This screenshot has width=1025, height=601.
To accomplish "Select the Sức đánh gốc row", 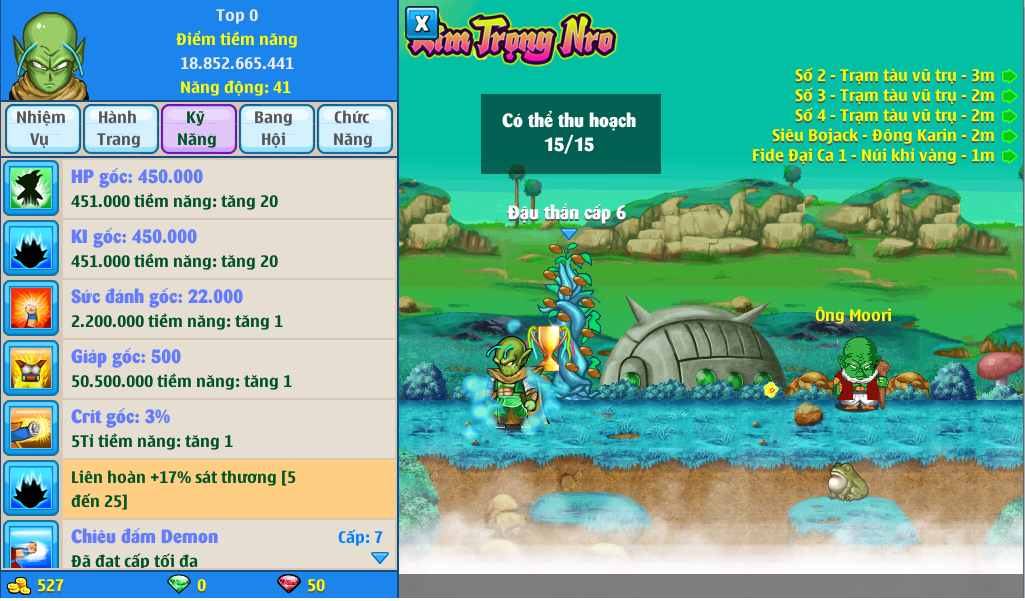I will (x=199, y=309).
